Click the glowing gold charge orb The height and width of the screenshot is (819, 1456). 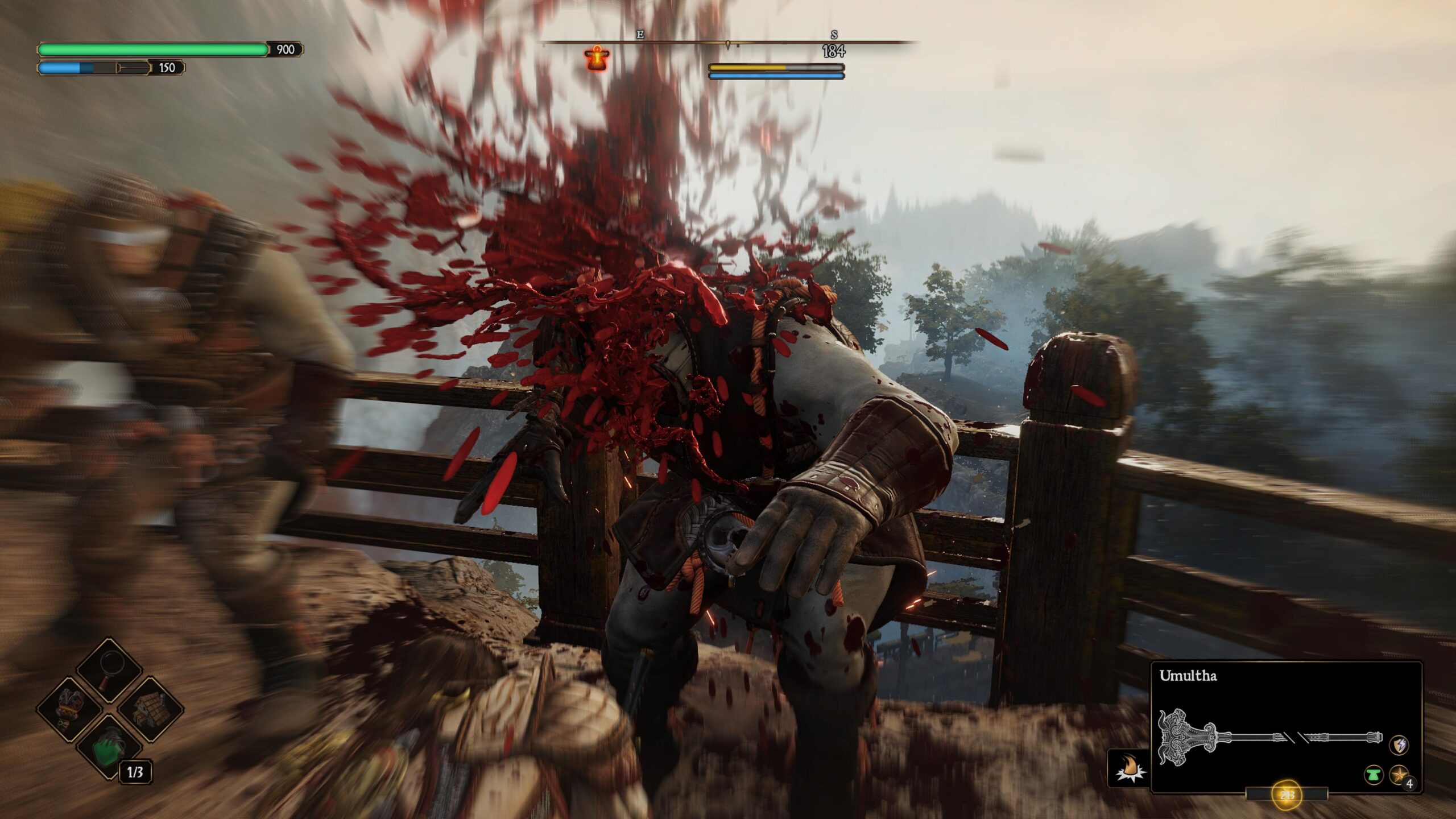(1287, 795)
